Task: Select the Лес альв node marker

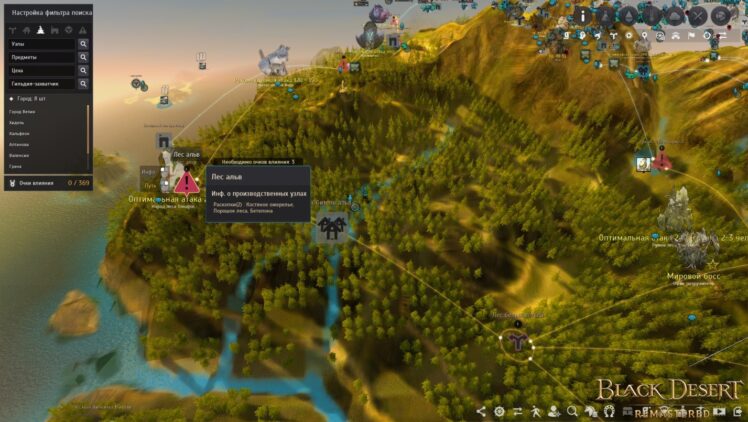Action: pyautogui.click(x=165, y=142)
